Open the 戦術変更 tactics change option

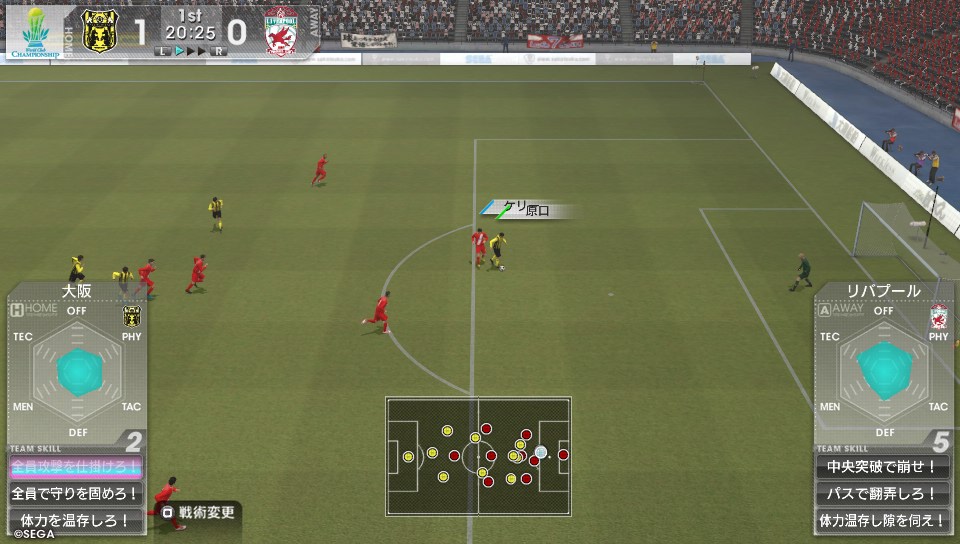200,513
